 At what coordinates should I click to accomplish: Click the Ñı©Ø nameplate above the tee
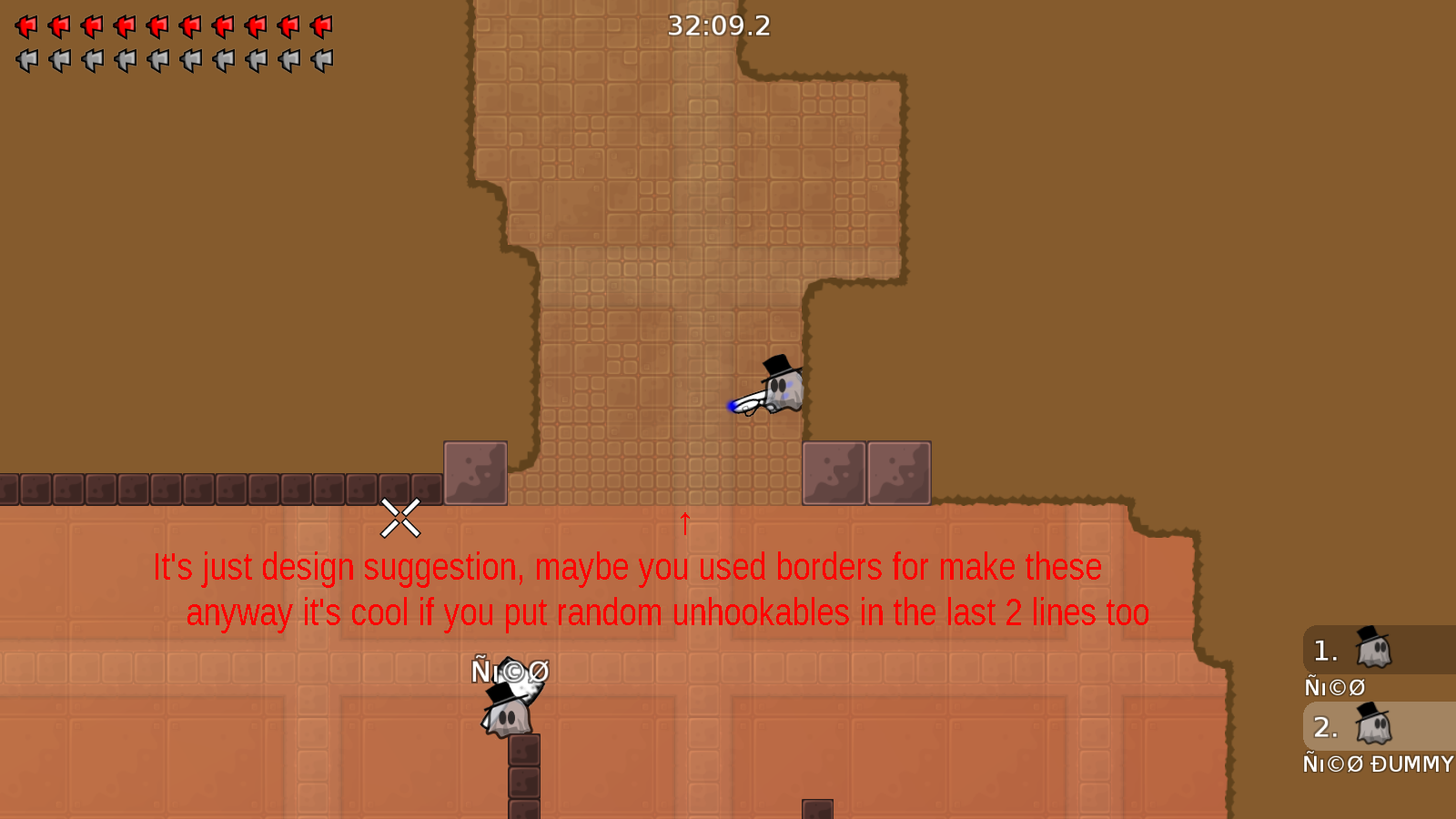tap(510, 672)
